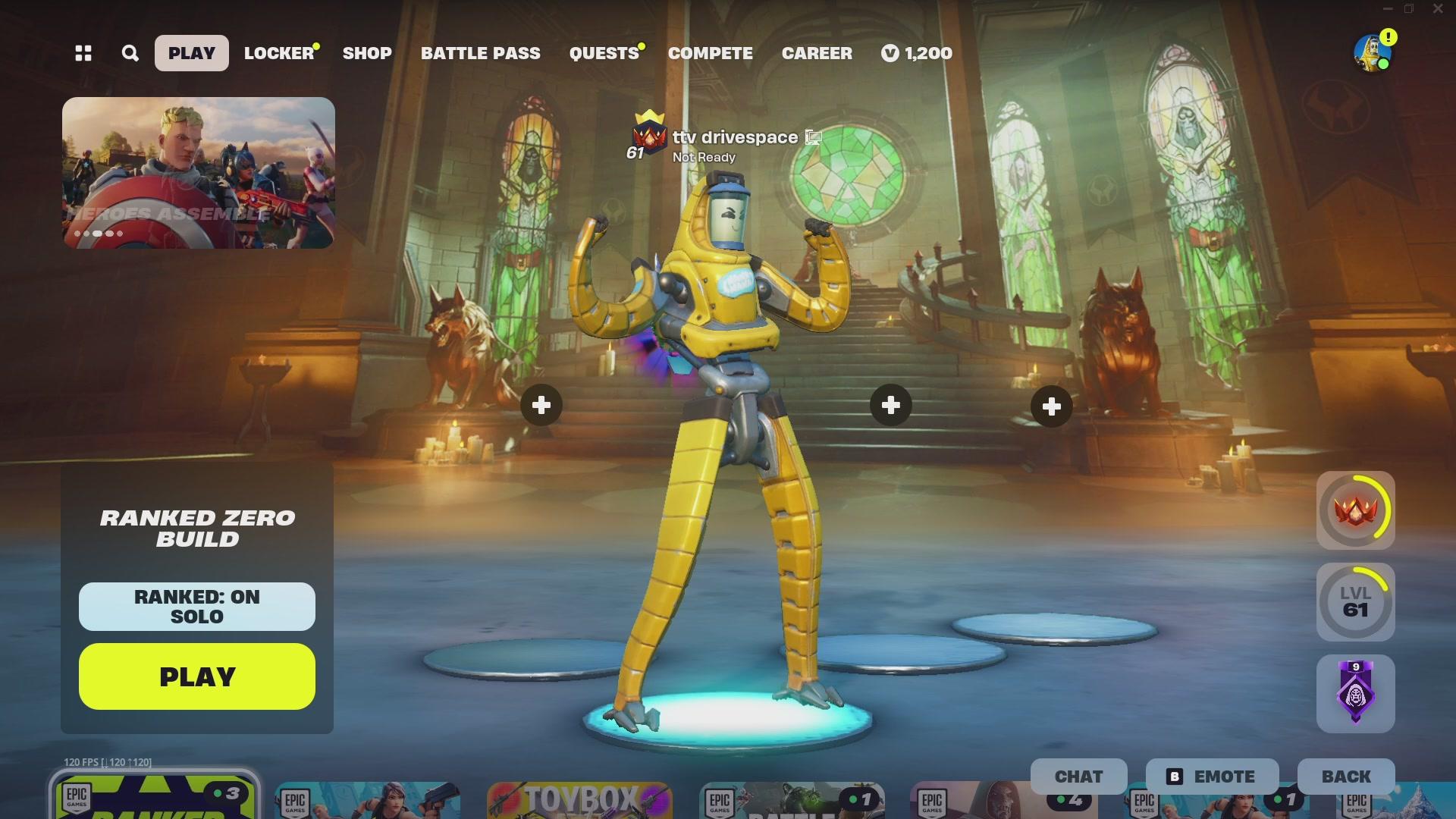View the Quests tab
1456x819 pixels.
(604, 53)
